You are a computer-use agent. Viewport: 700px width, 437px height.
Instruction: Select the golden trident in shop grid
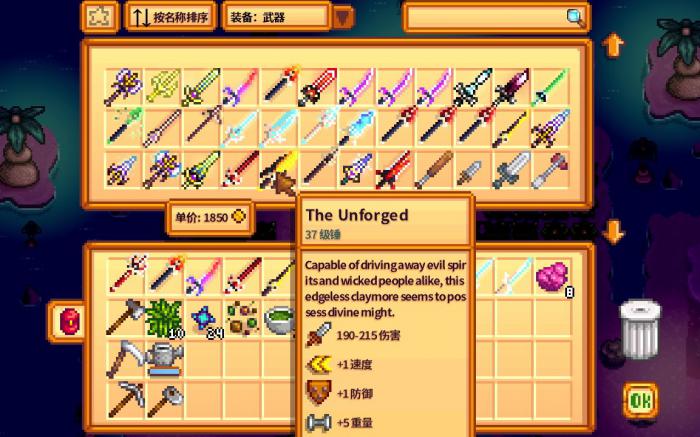tap(162, 88)
